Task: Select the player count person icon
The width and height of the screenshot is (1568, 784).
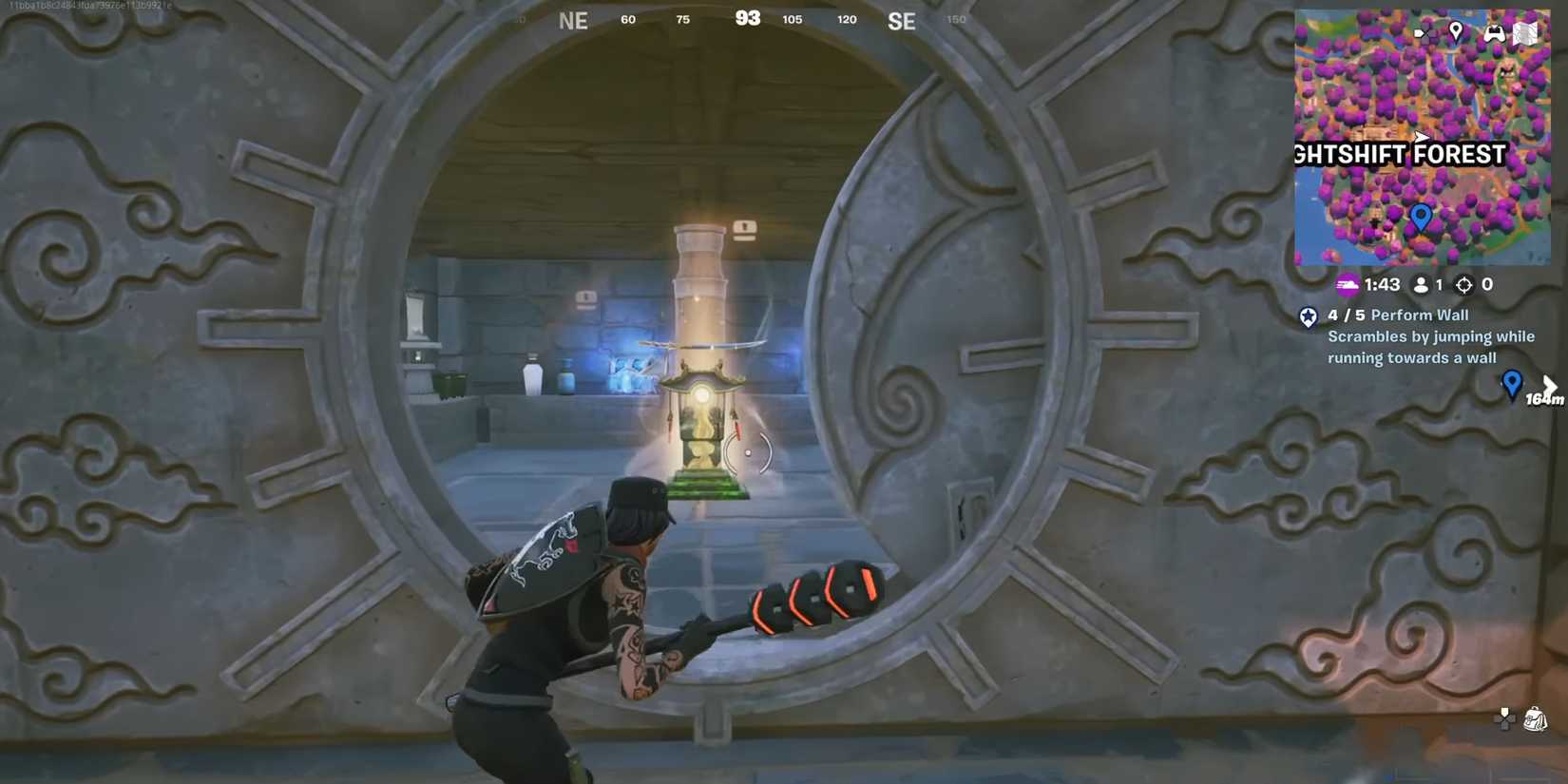Action: [1422, 284]
